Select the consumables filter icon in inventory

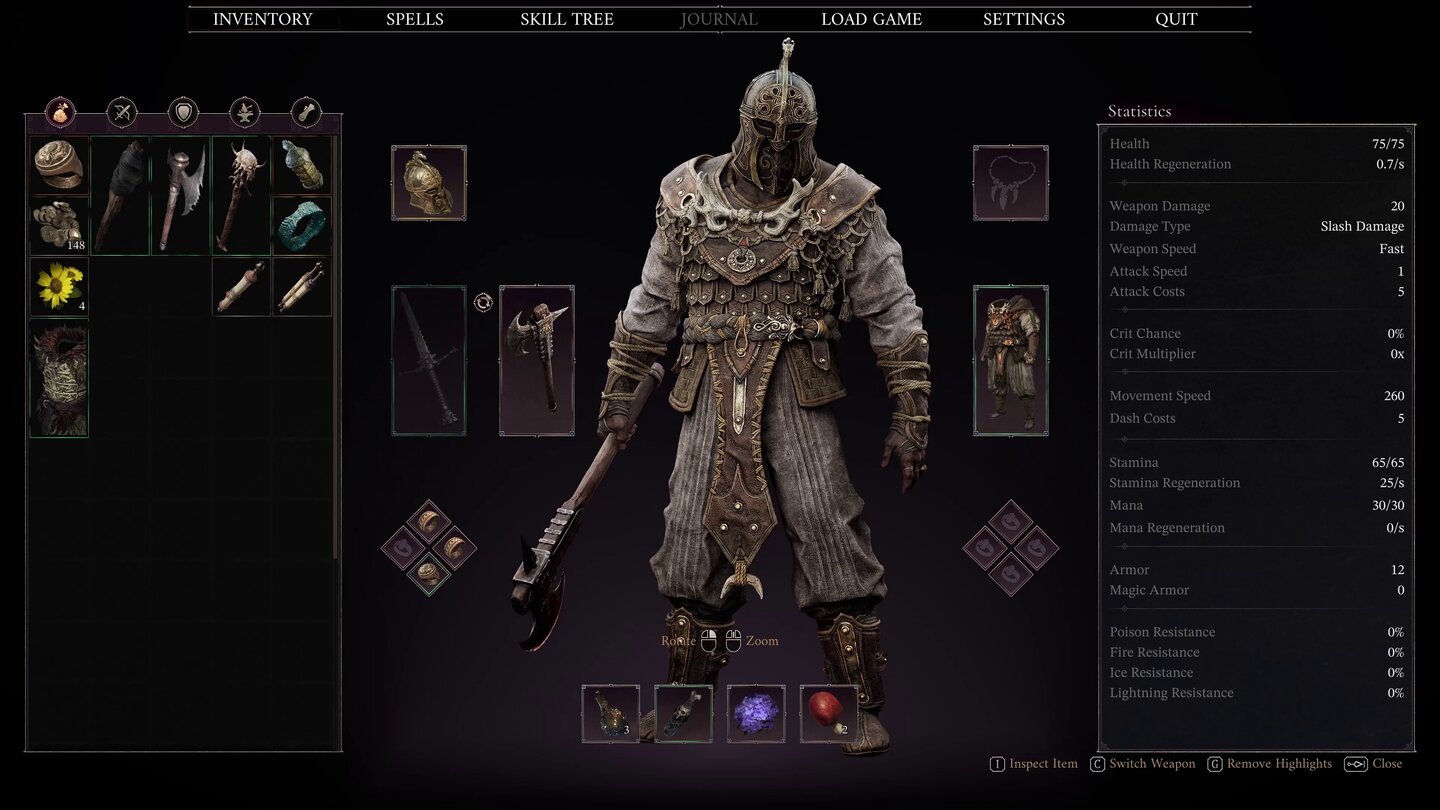click(x=62, y=112)
